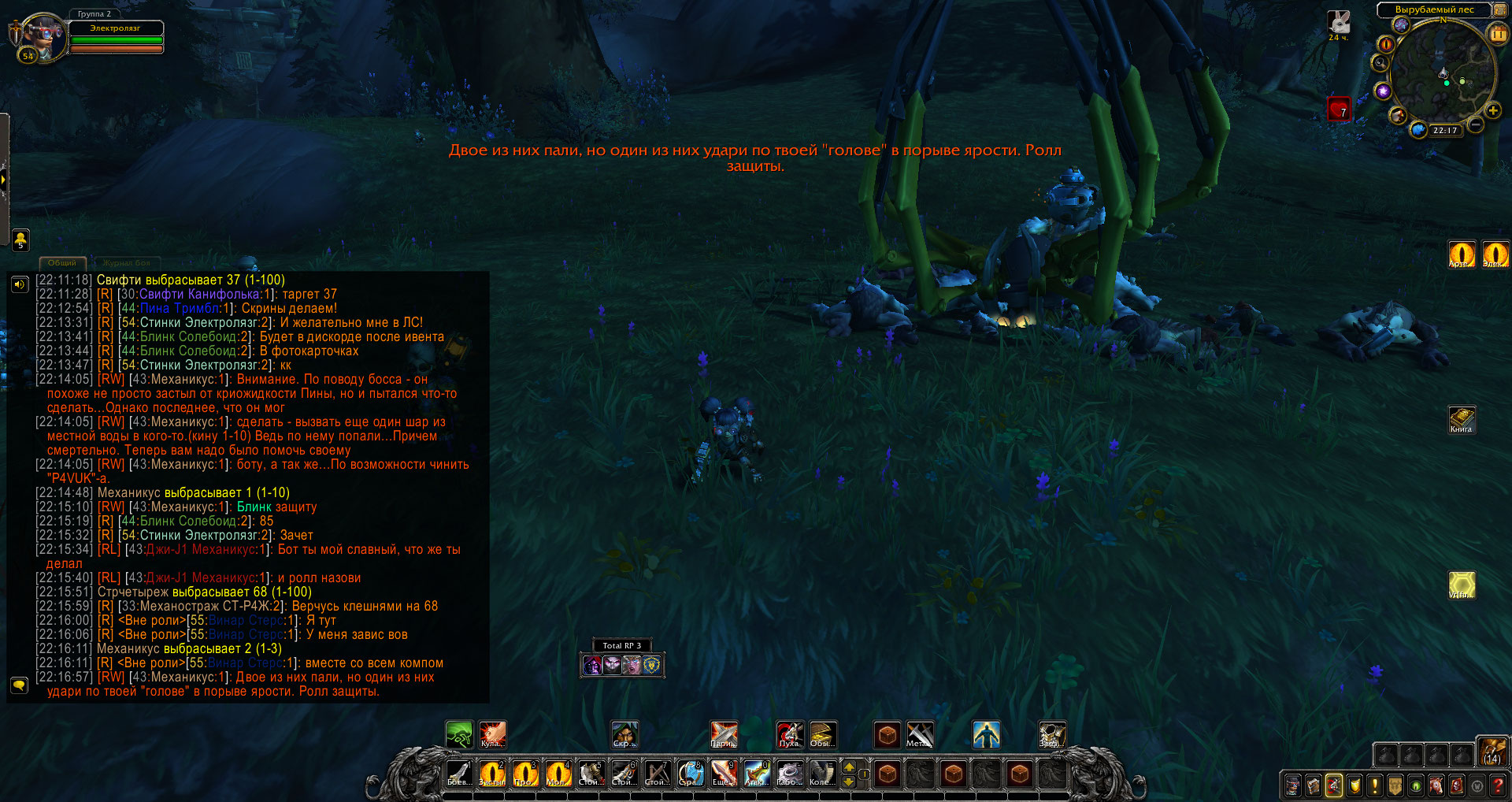Toggle the minimap tracking magnifier button
The width and height of the screenshot is (1512, 802).
click(x=1380, y=64)
